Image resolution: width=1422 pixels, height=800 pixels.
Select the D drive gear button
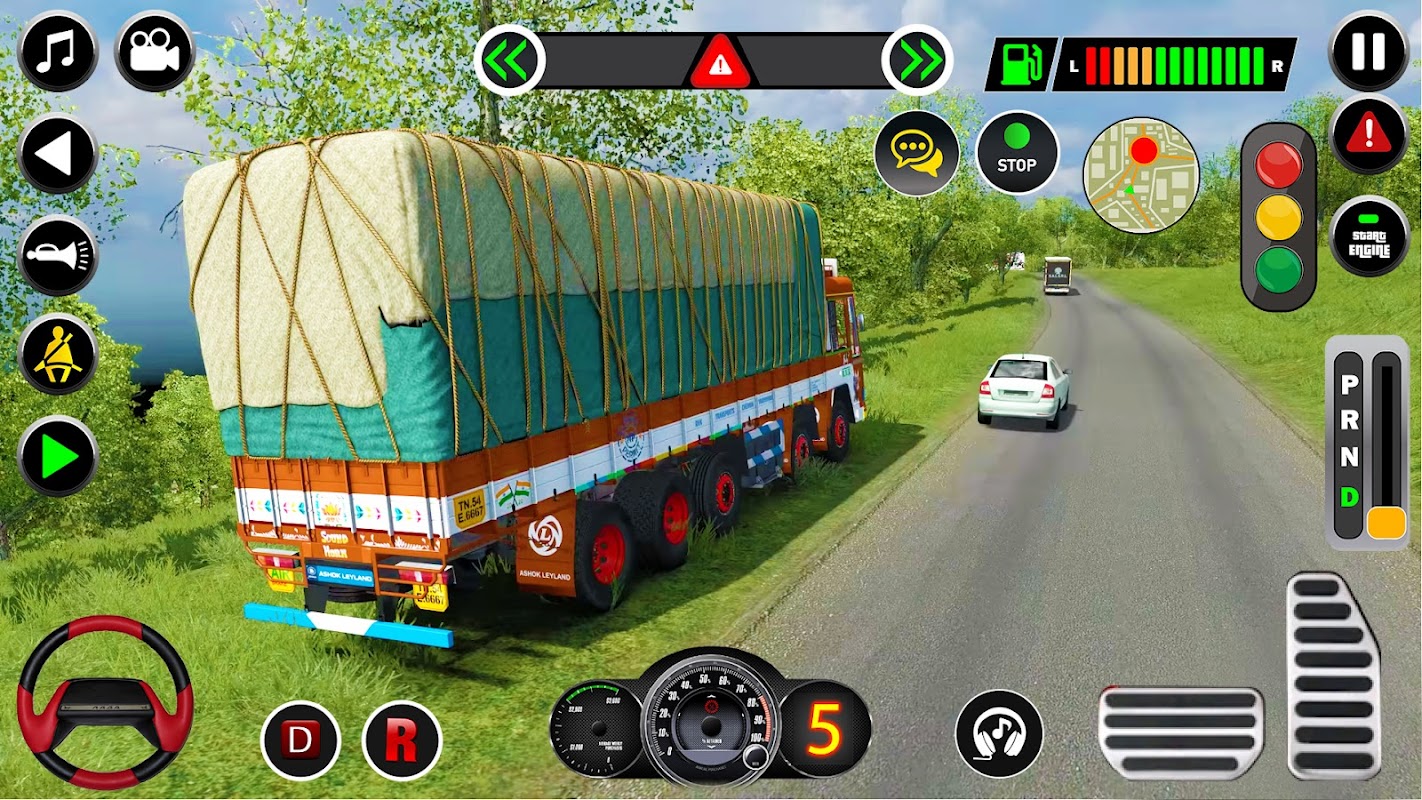point(300,741)
